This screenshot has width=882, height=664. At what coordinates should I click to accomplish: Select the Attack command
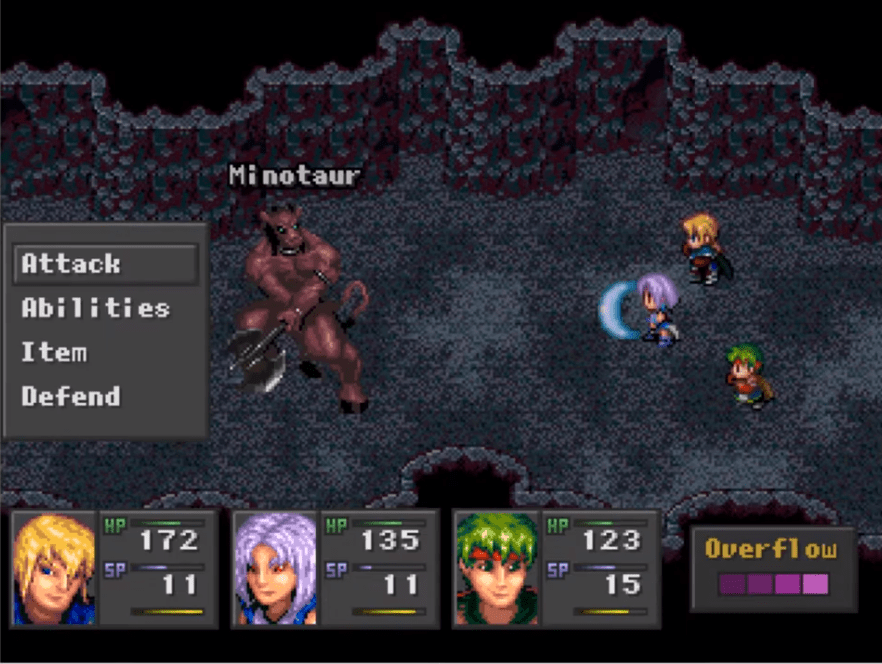pos(105,264)
